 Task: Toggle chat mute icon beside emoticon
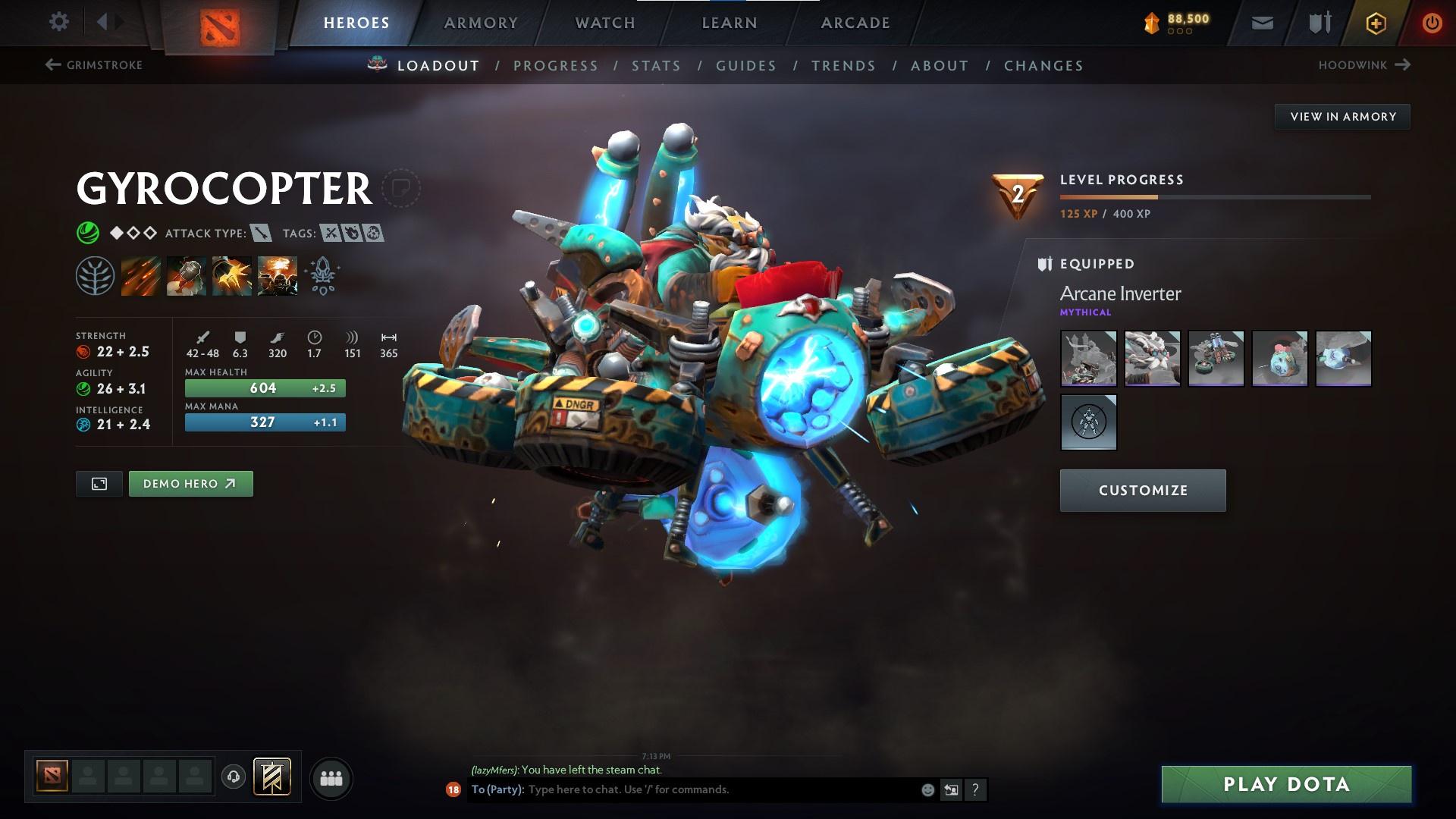(951, 789)
